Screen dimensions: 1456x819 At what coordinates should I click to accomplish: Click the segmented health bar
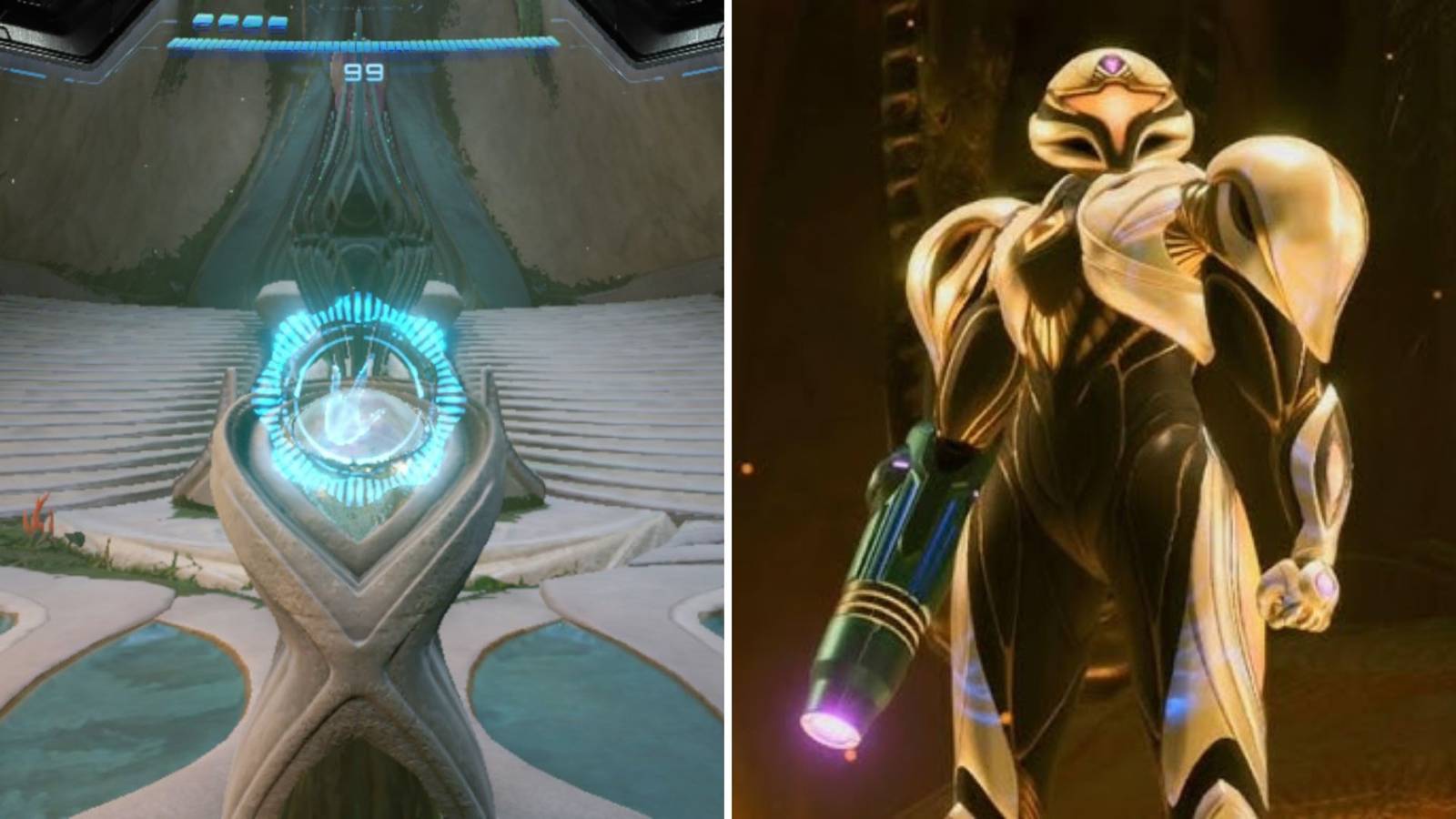coord(364,40)
